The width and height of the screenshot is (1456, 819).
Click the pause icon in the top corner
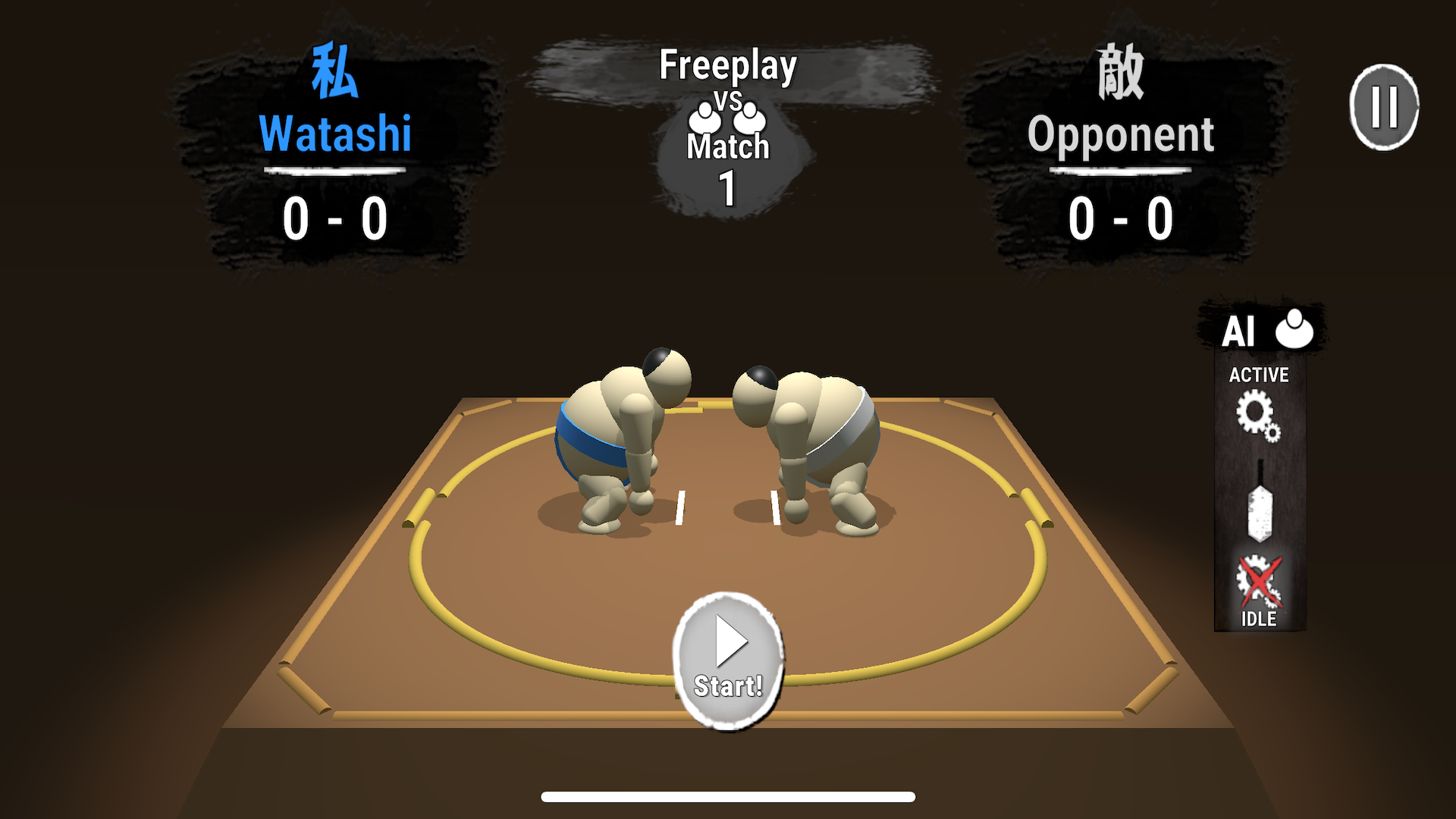point(1385,105)
